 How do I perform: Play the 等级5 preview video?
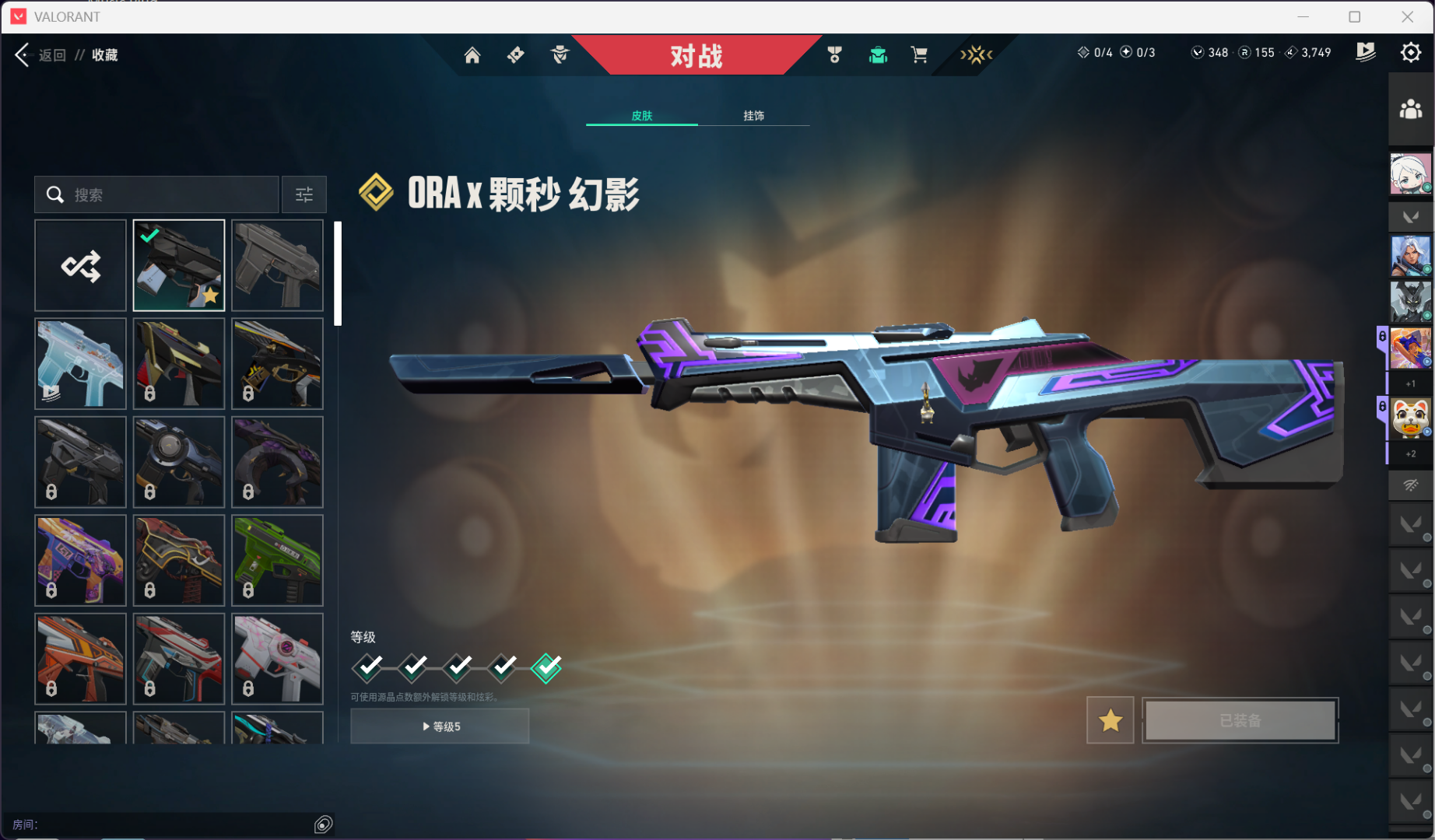coord(440,726)
